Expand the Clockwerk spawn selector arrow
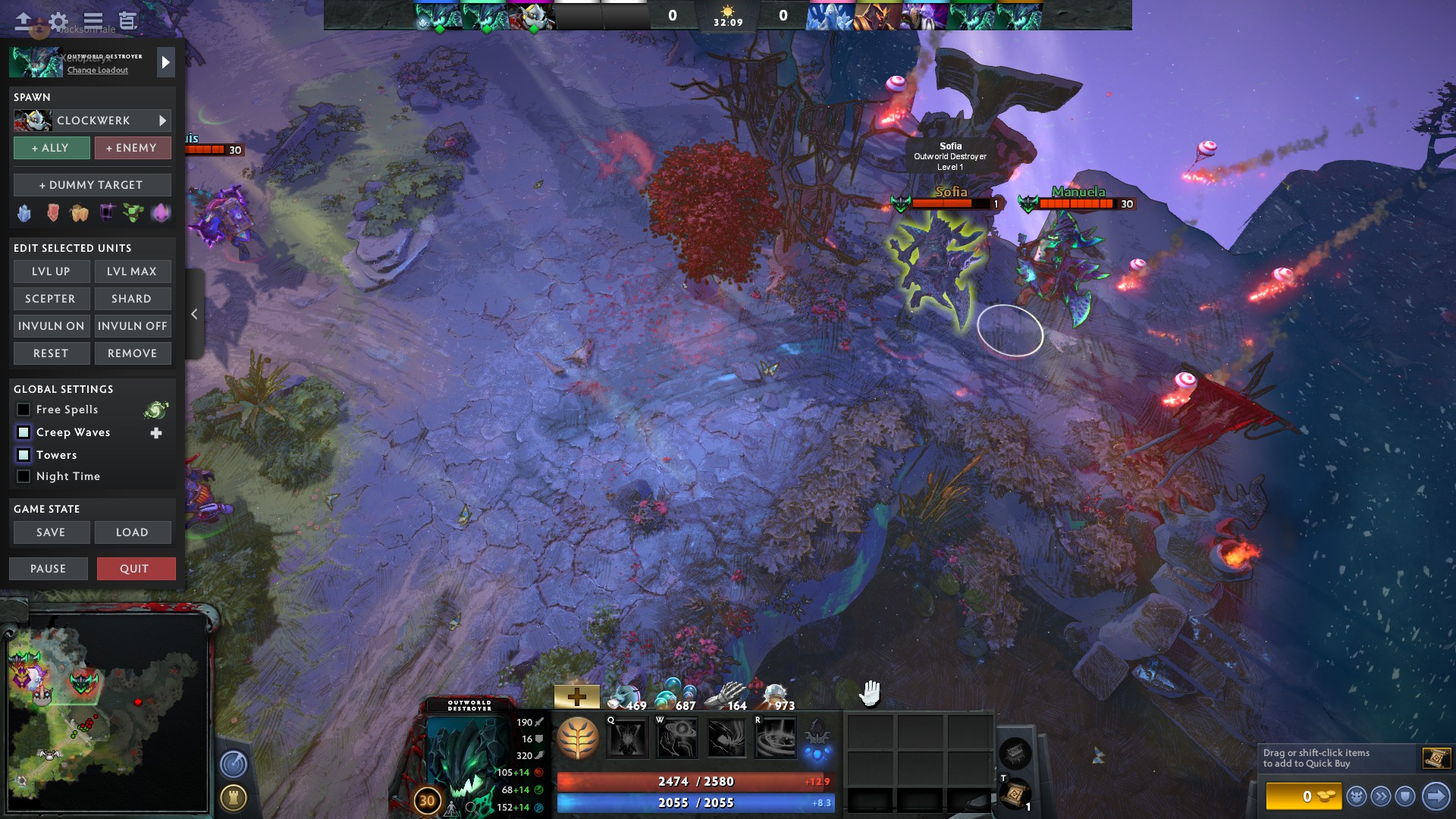 [161, 120]
